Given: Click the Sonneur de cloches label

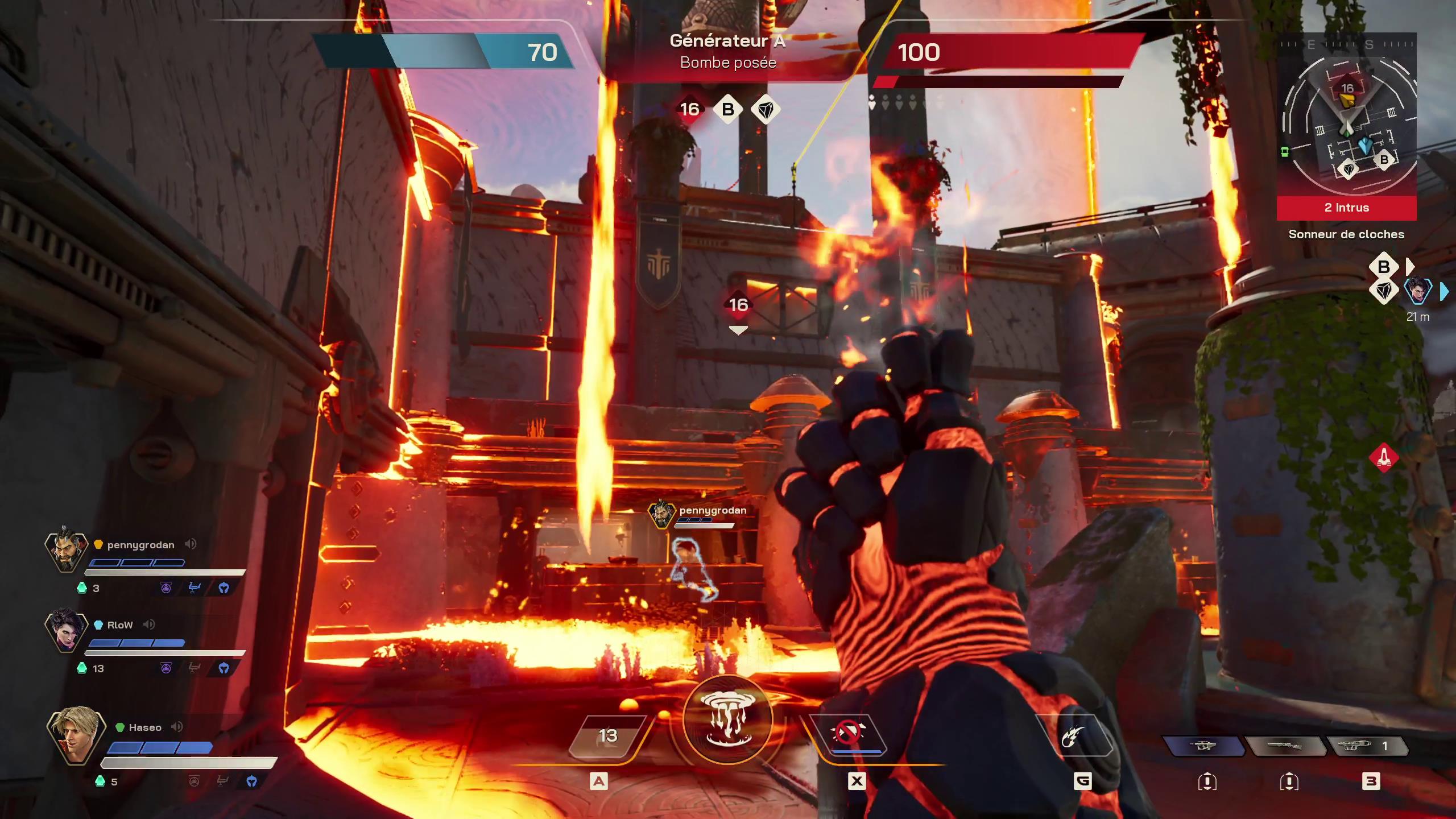Looking at the screenshot, I should point(1346,234).
